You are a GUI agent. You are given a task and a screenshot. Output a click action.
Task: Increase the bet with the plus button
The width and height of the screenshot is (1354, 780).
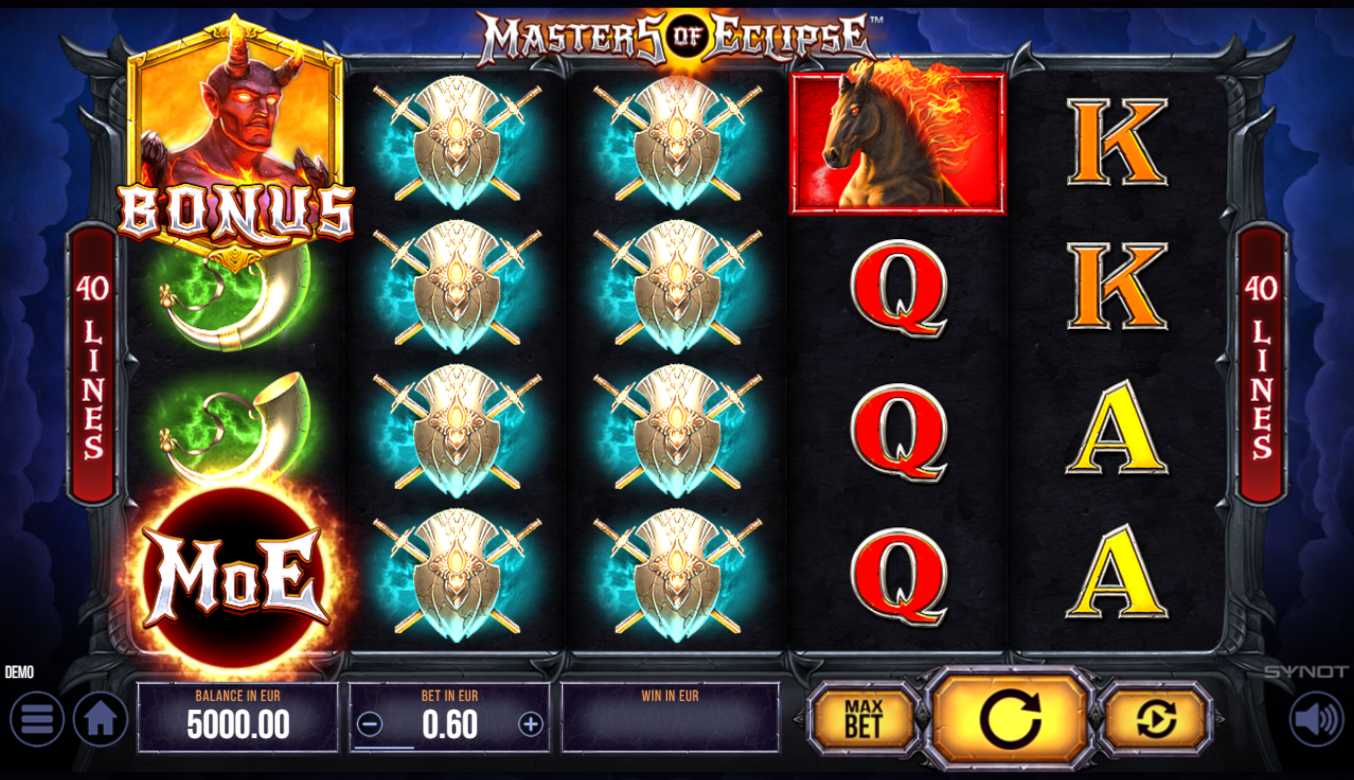coord(530,725)
